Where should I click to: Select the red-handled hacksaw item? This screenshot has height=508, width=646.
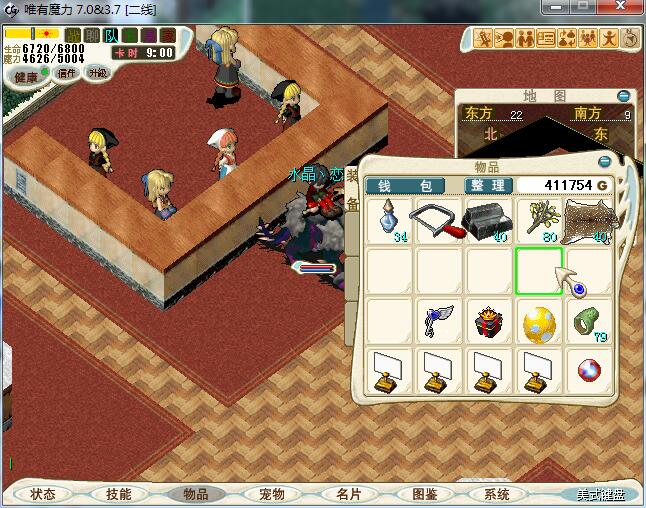[439, 221]
